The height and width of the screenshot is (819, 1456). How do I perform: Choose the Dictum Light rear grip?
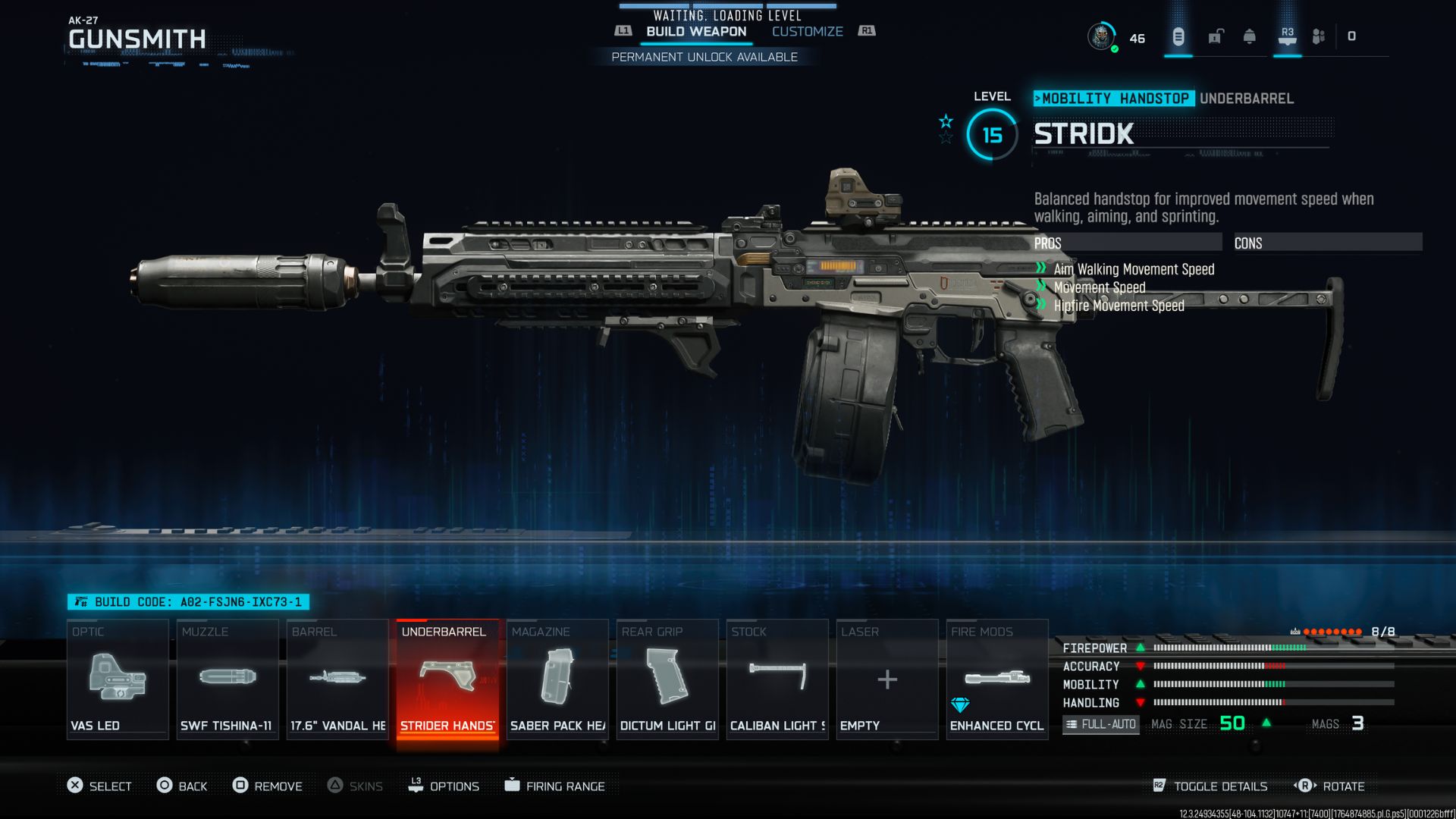(667, 679)
